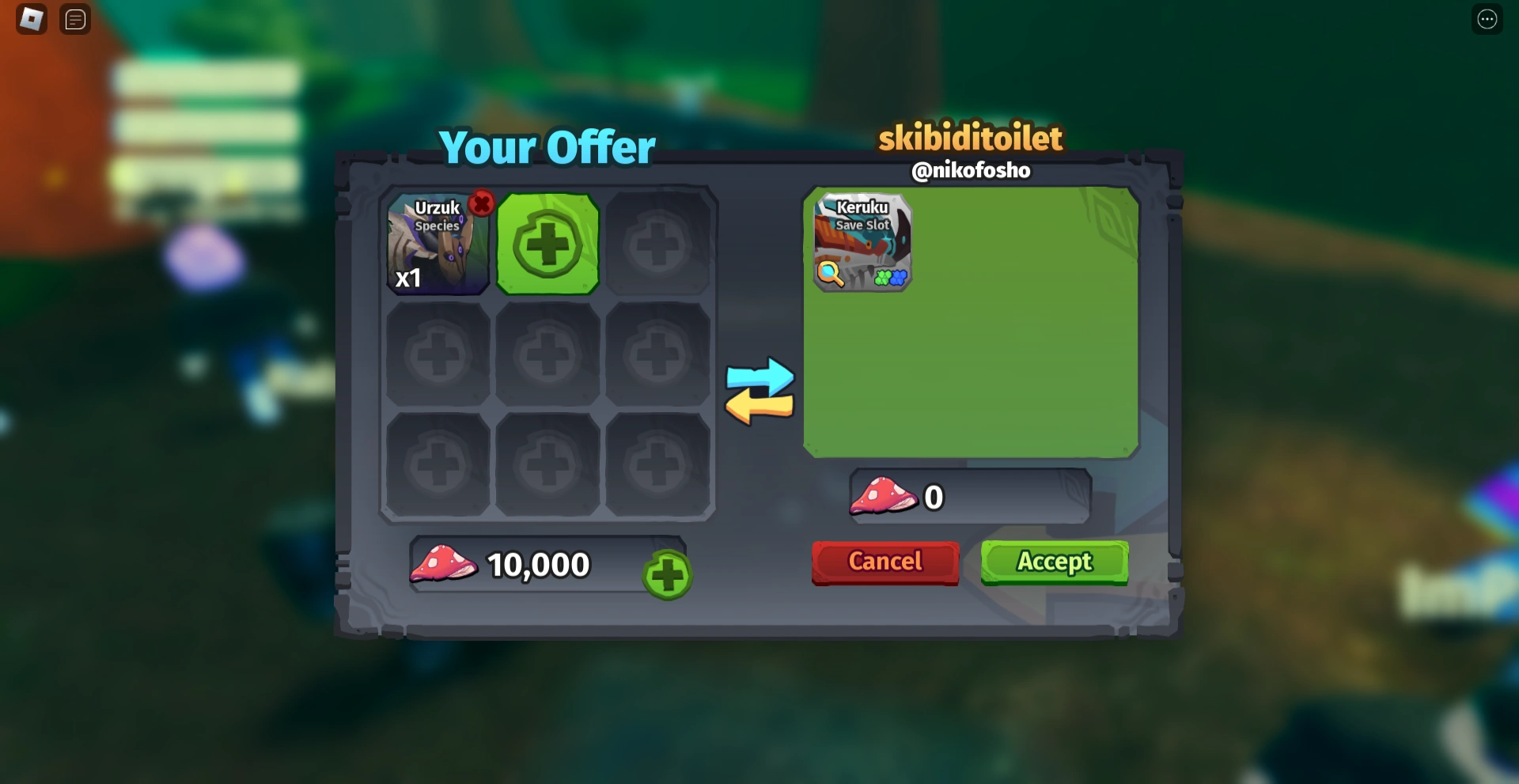Screen dimensions: 1519x784
Task: Click the @nikofosho username text
Action: point(972,170)
